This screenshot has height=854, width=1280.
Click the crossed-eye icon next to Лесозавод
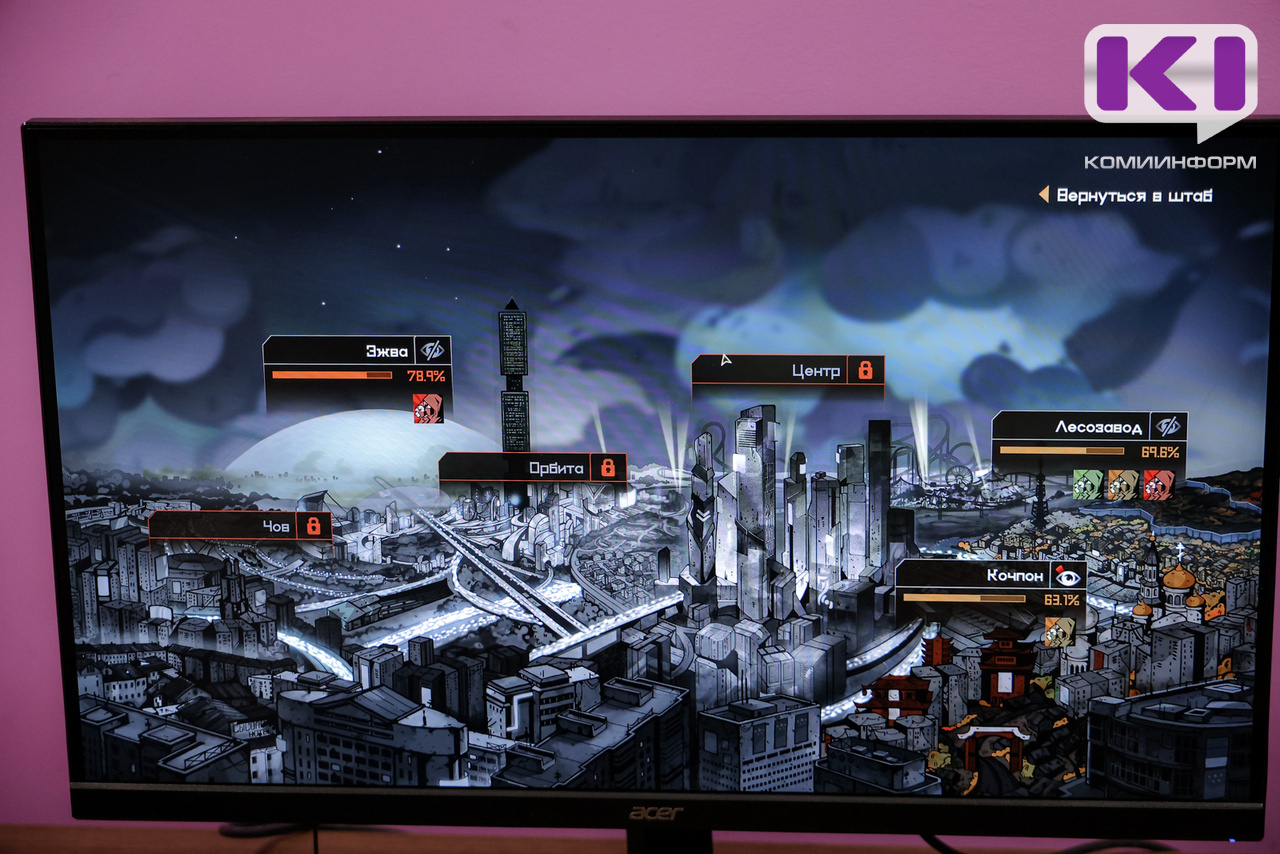tap(1167, 426)
